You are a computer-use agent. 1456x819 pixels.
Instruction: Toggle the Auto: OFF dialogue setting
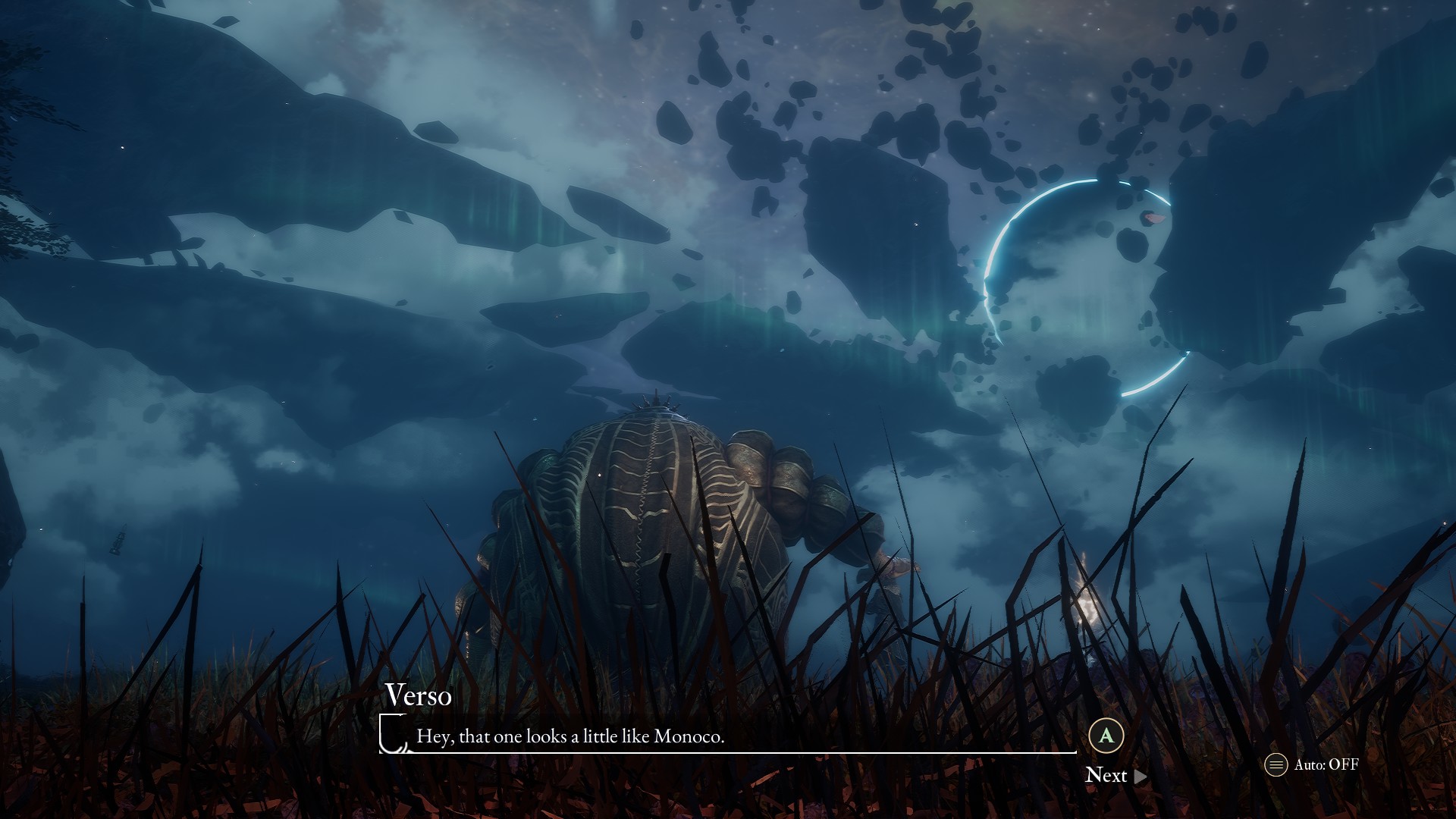tap(1312, 764)
